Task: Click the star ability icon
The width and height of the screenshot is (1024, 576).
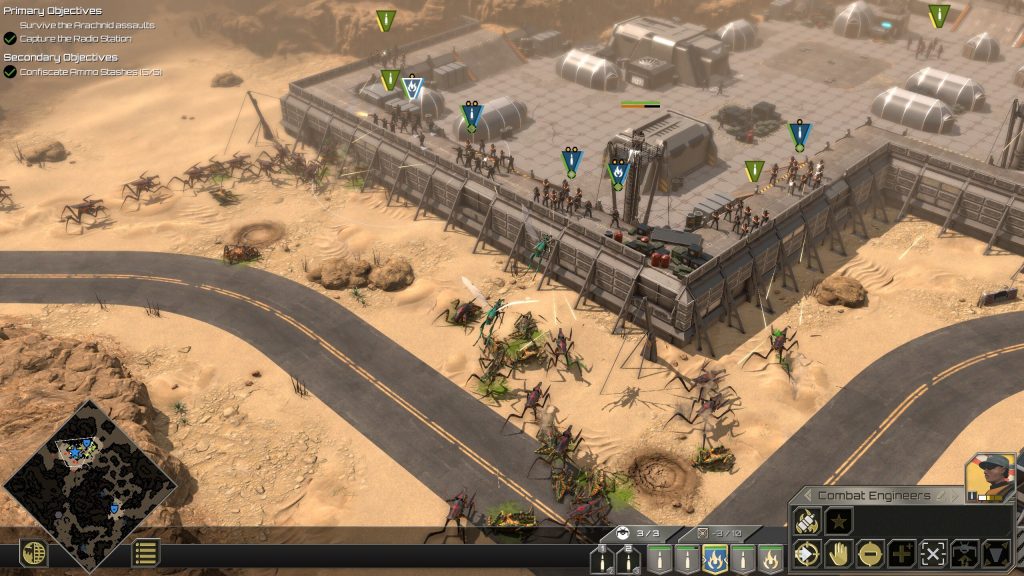Action: 840,520
